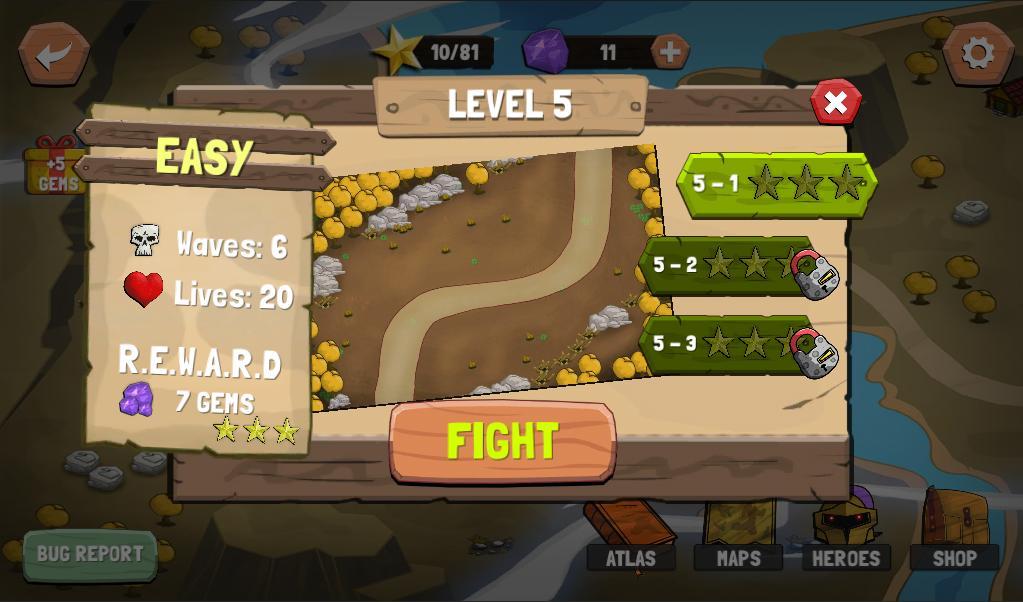The image size is (1023, 602).
Task: Open the gear settings menu
Action: pyautogui.click(x=977, y=53)
